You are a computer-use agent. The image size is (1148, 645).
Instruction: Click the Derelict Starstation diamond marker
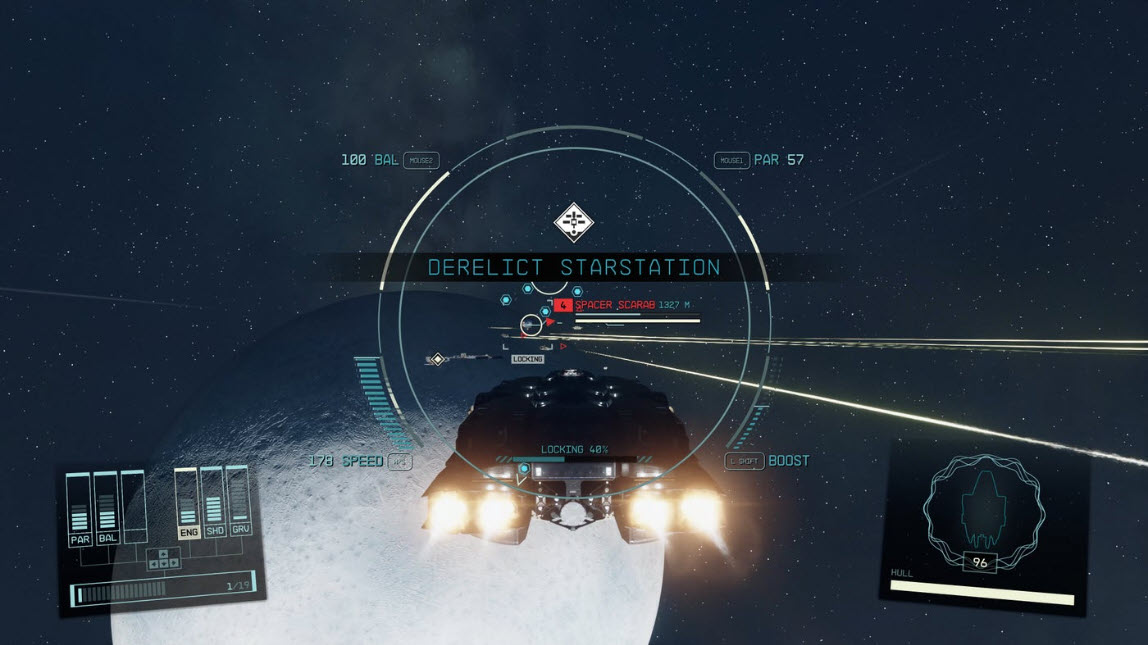(x=574, y=222)
